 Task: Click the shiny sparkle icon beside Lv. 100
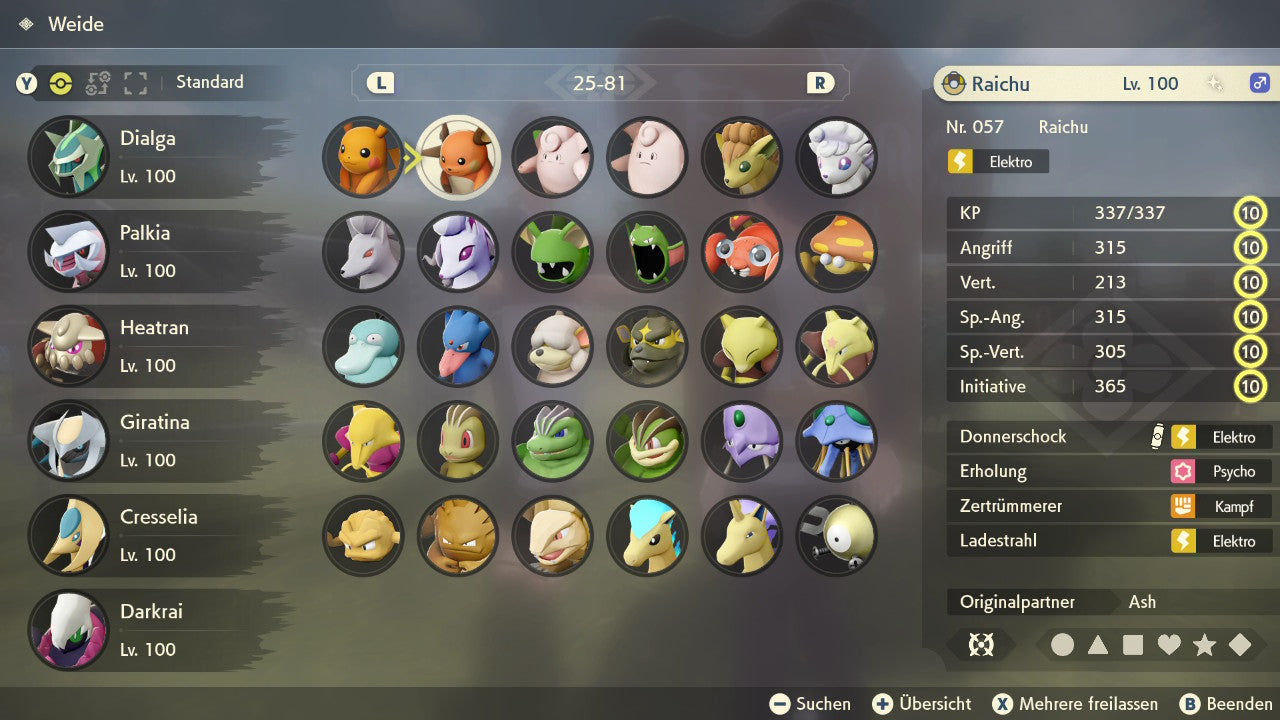click(x=1212, y=84)
